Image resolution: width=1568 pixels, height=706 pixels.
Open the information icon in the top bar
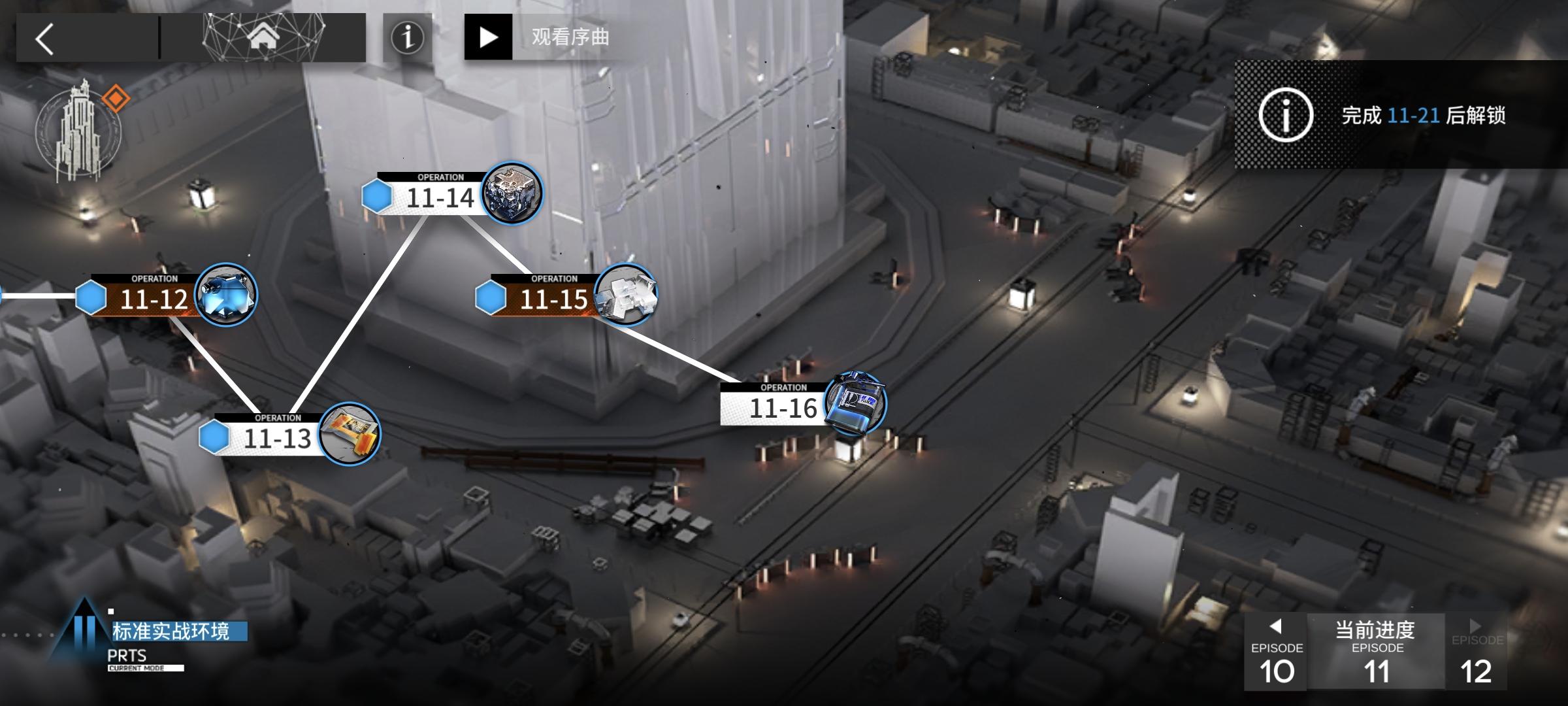[x=408, y=37]
